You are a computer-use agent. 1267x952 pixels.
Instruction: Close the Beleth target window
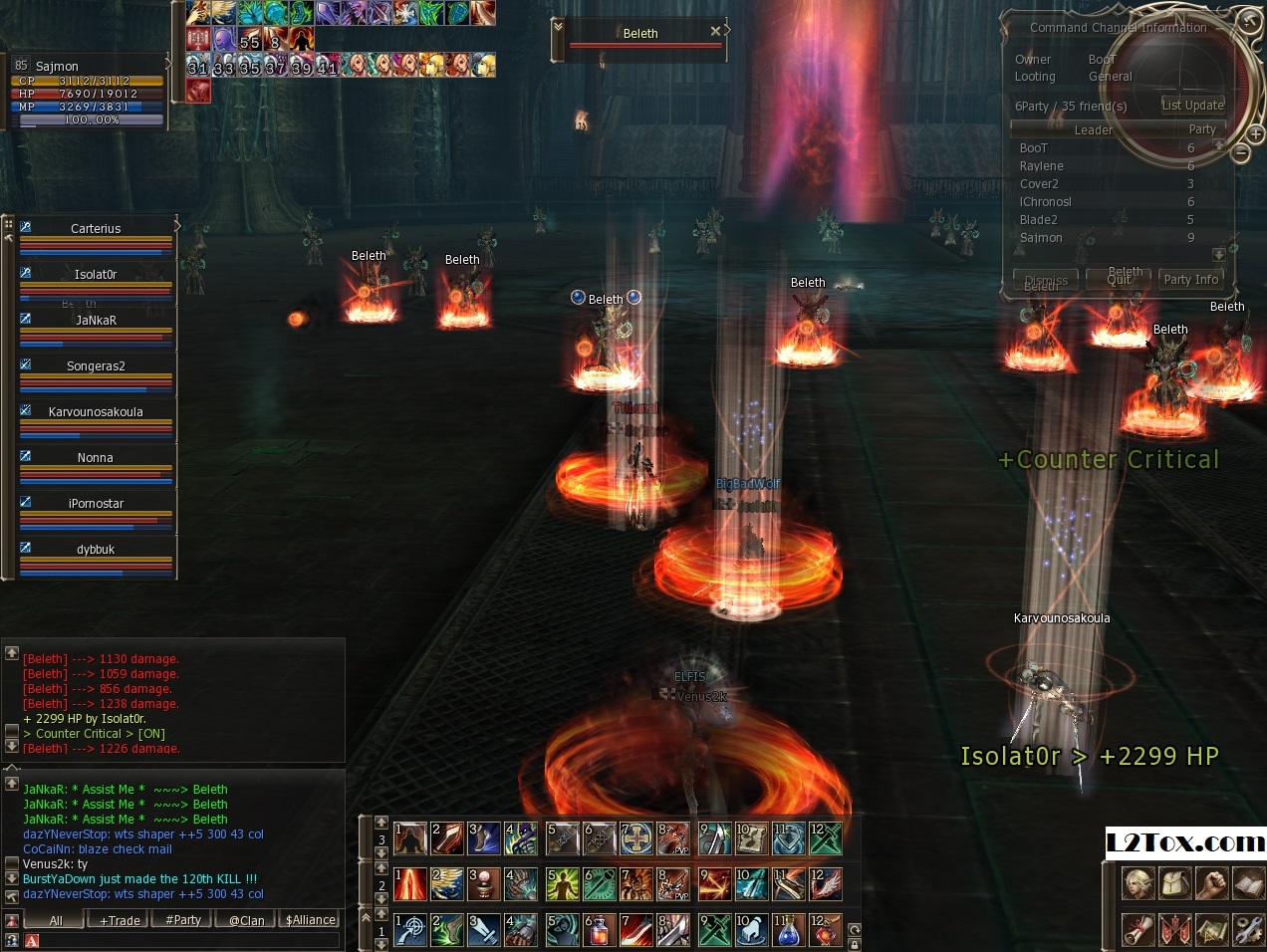(x=715, y=32)
